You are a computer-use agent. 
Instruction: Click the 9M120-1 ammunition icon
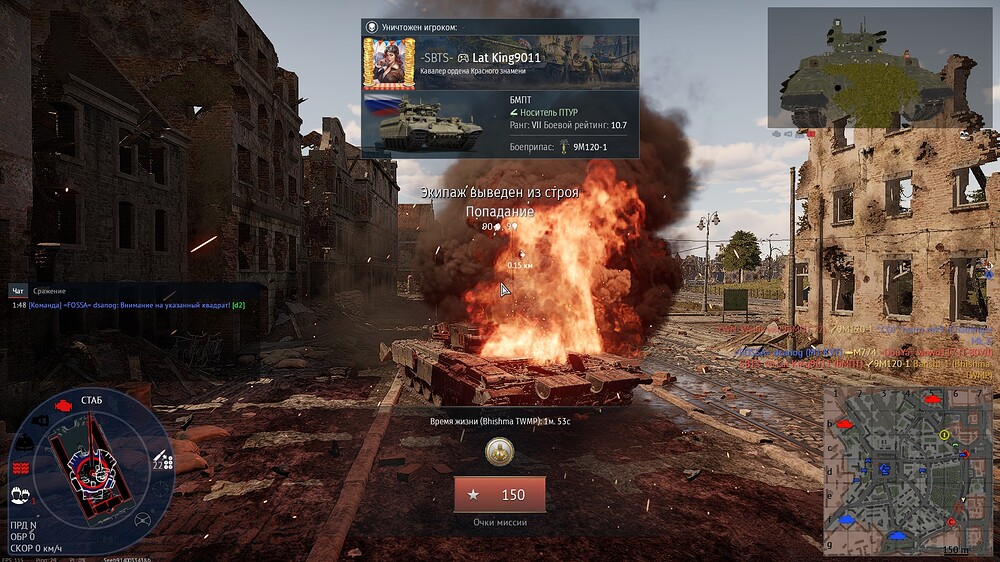point(562,147)
